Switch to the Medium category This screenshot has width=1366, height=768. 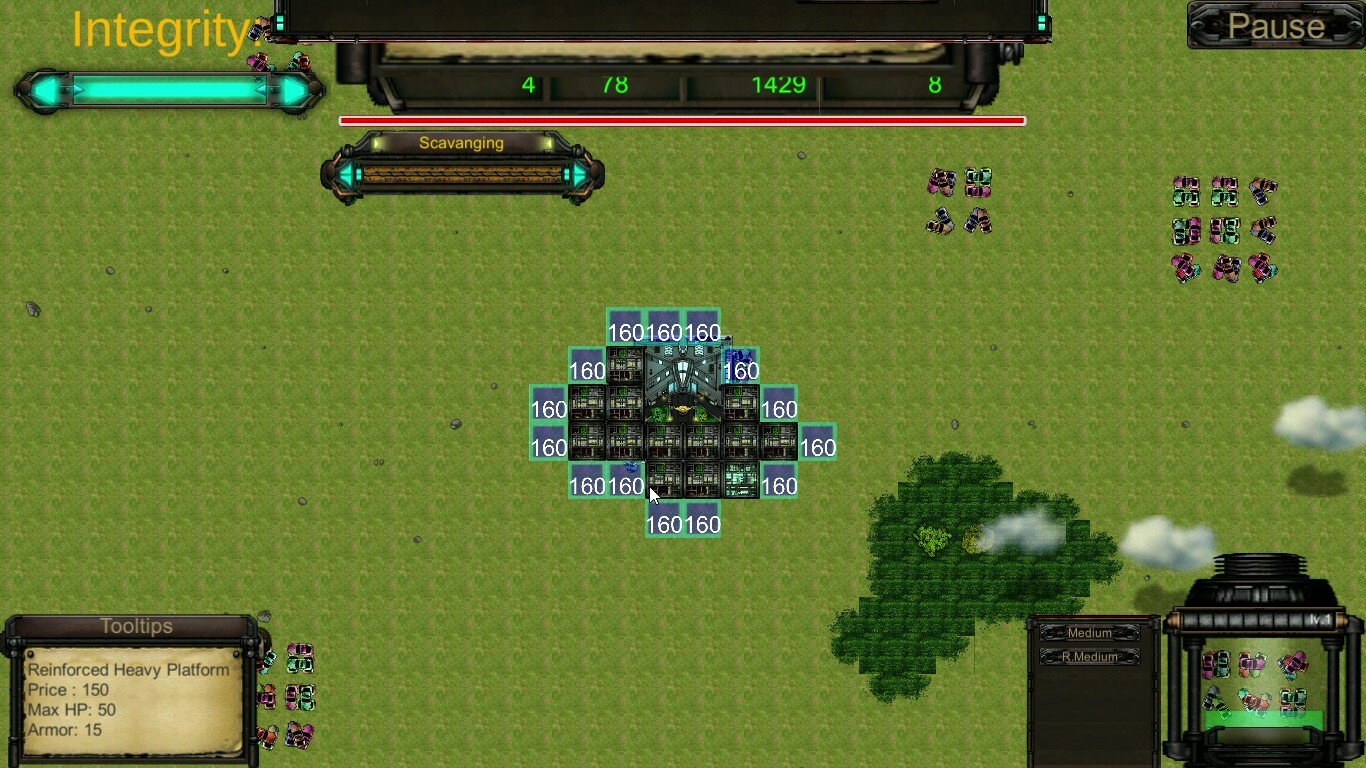(1090, 632)
